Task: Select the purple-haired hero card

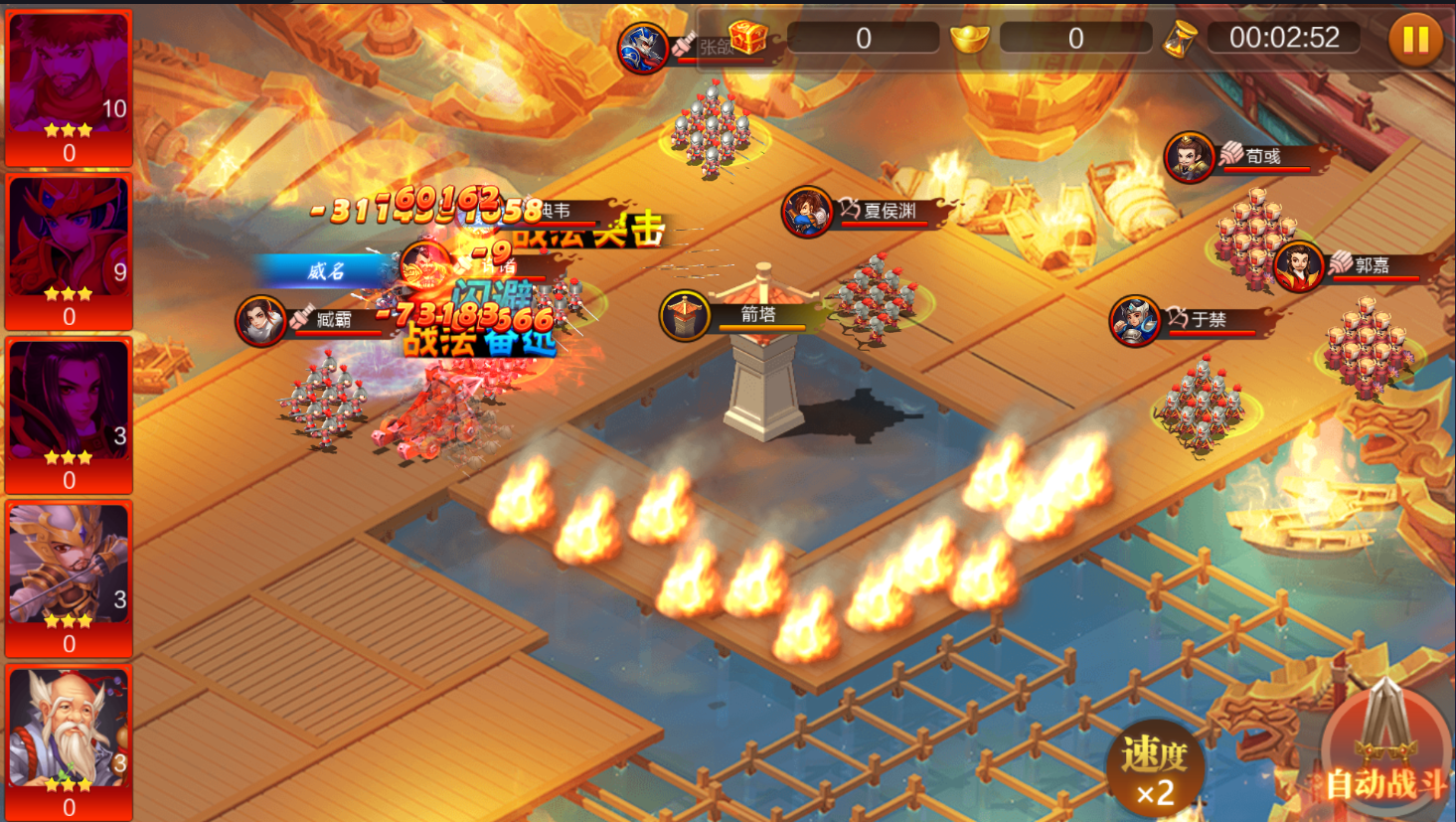Action: 69,414
